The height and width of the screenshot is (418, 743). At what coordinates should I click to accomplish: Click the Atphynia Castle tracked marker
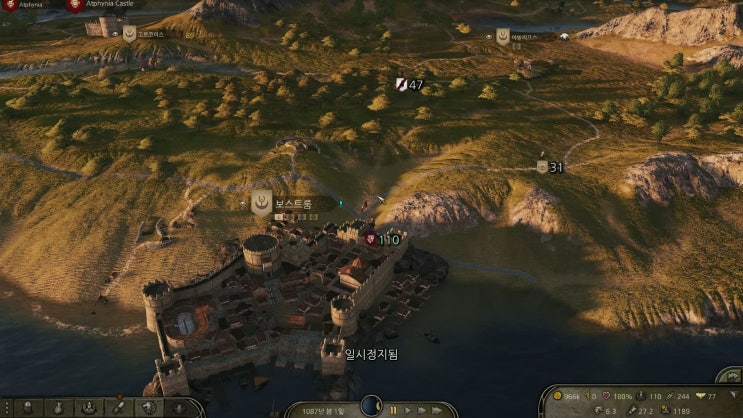(76, 5)
